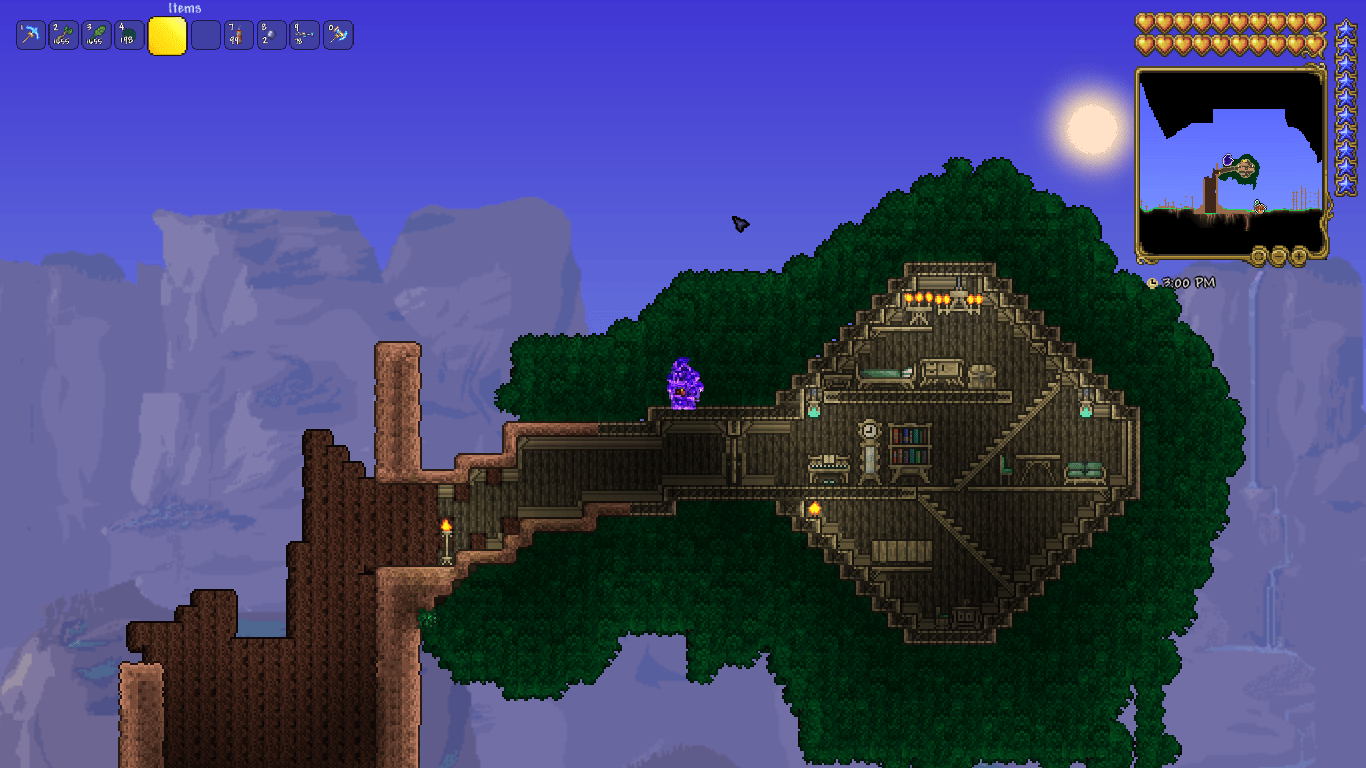
Task: Toggle minimap mode with the middle round button
Action: (1258, 255)
